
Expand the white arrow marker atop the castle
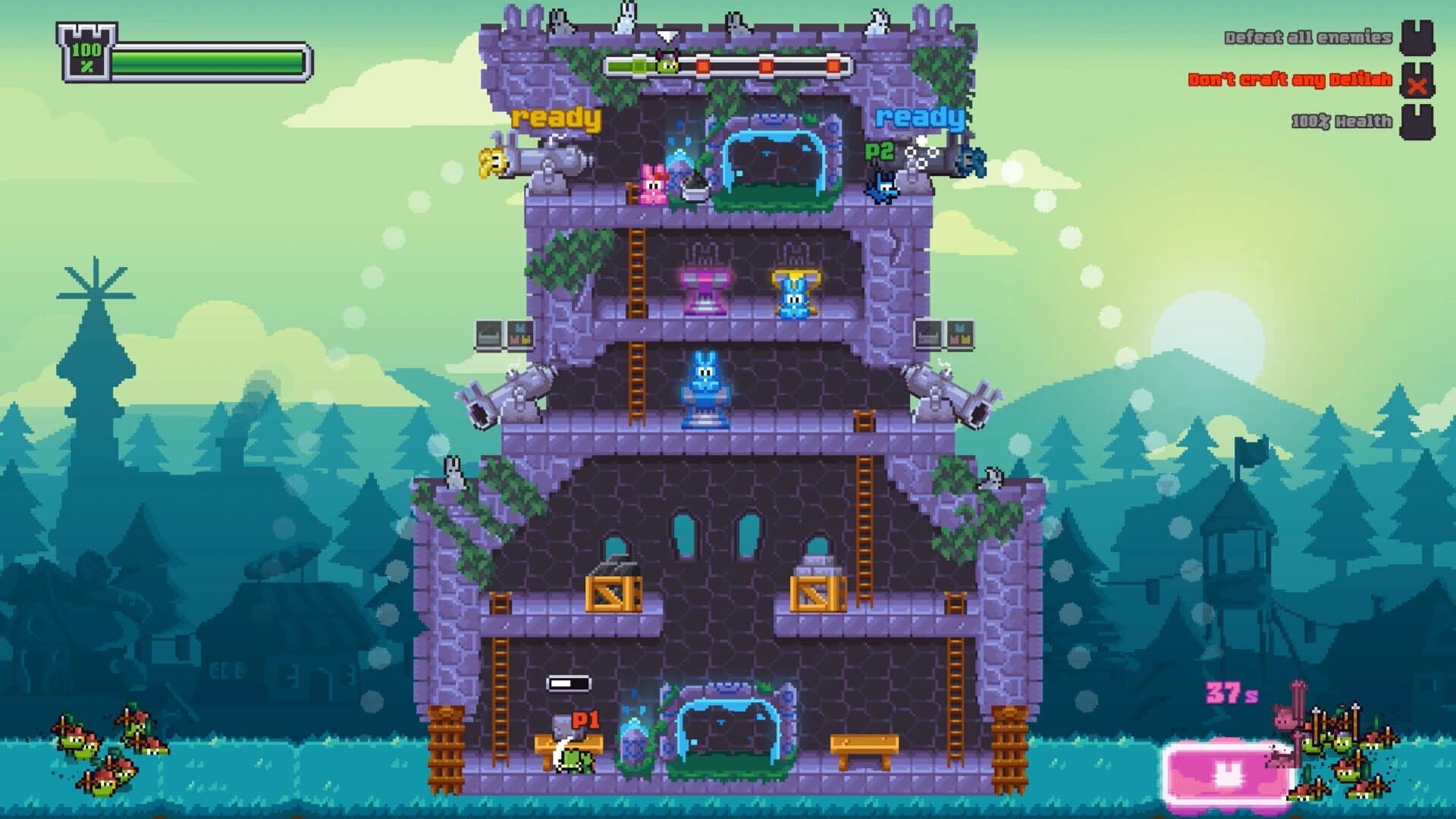pyautogui.click(x=667, y=34)
